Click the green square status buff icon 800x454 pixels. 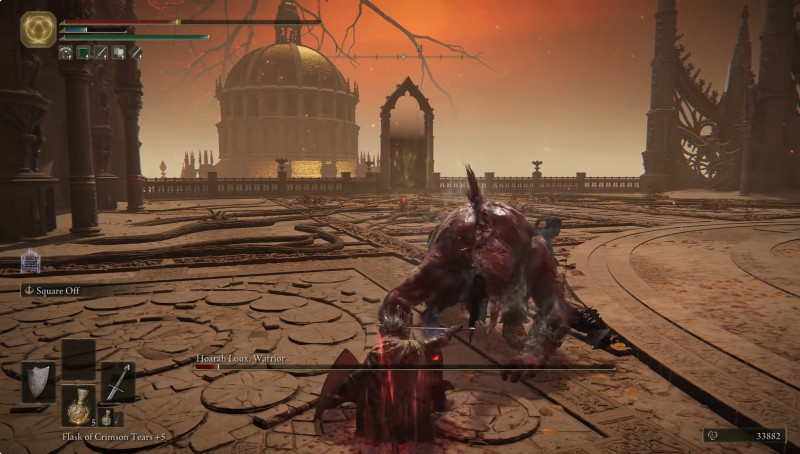click(x=83, y=52)
